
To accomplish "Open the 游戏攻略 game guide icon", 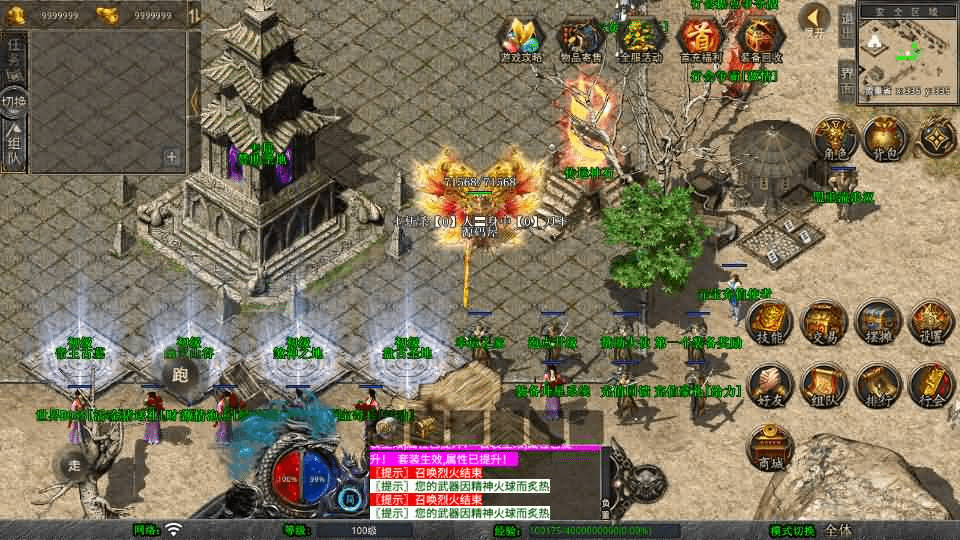I will pyautogui.click(x=522, y=40).
